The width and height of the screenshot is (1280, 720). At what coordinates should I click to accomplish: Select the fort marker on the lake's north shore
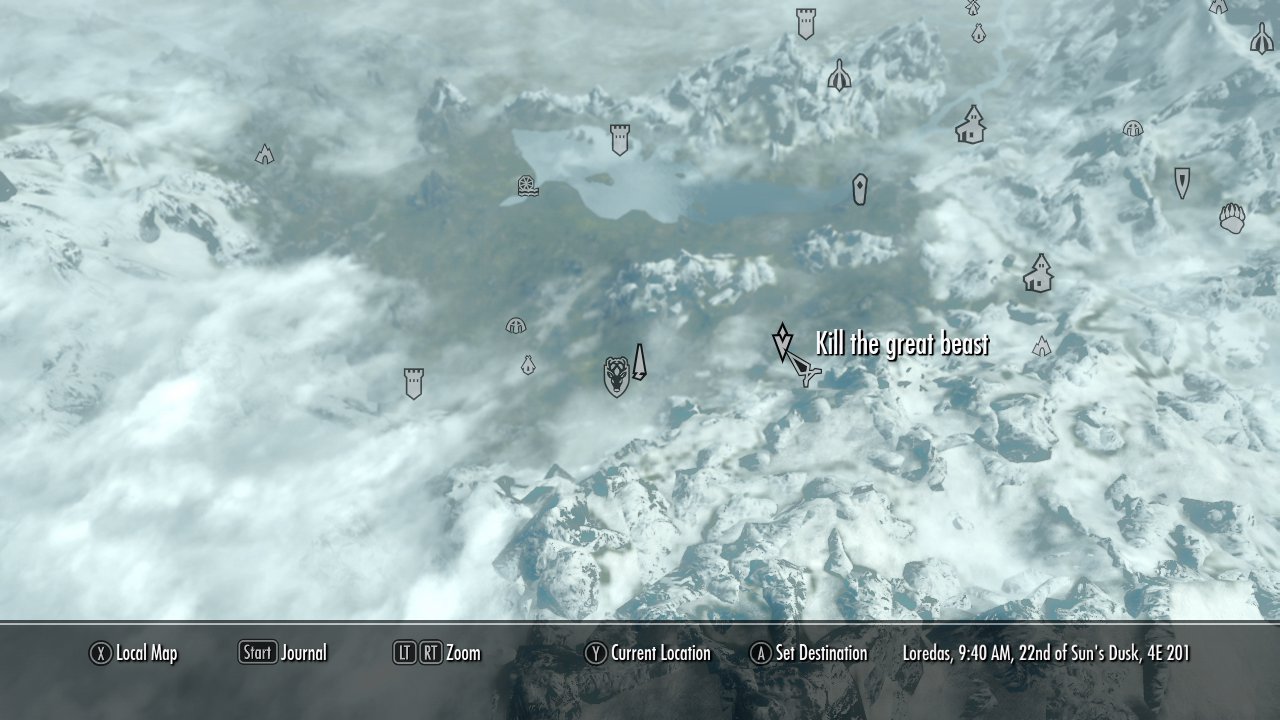coord(620,139)
